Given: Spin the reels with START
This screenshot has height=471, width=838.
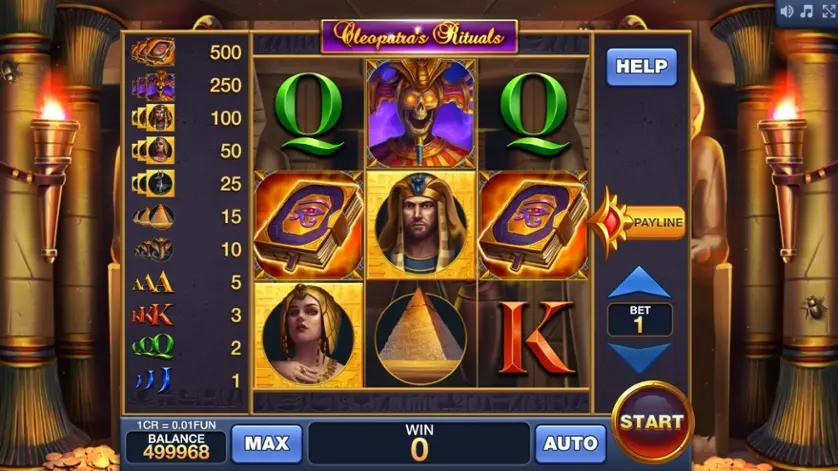Looking at the screenshot, I should pos(651,421).
